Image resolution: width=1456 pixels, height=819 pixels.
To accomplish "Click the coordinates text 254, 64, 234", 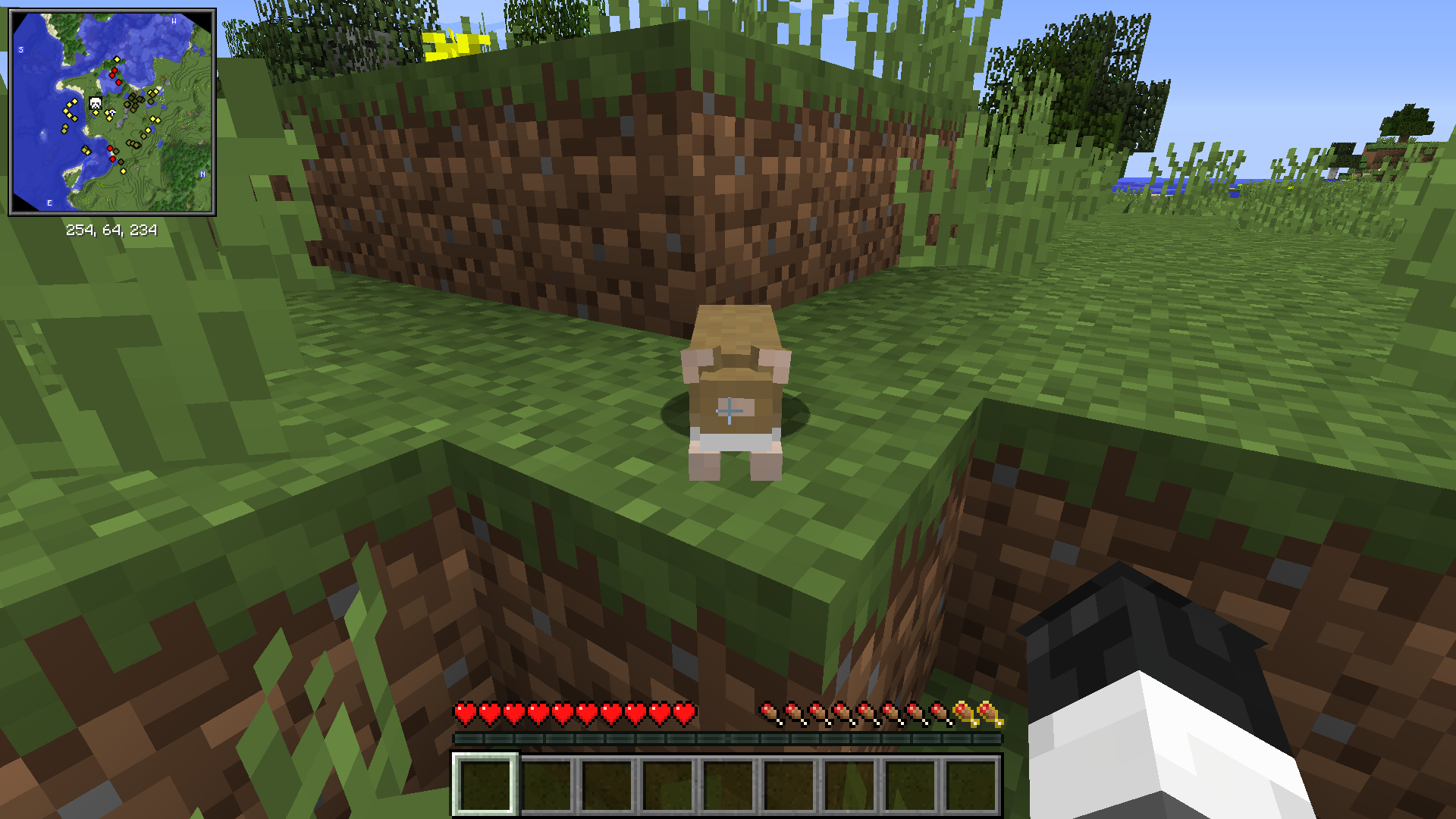I will tap(111, 228).
